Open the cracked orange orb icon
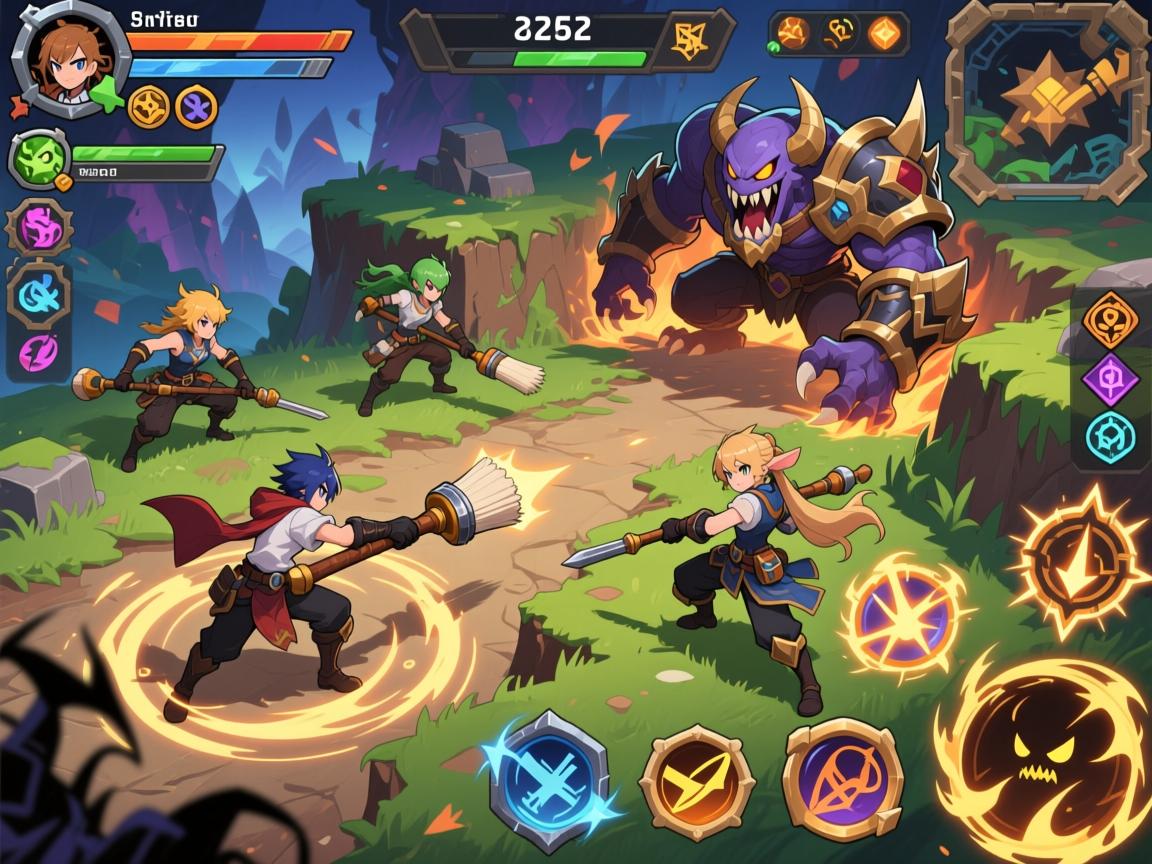Viewport: 1152px width, 864px height. point(793,34)
